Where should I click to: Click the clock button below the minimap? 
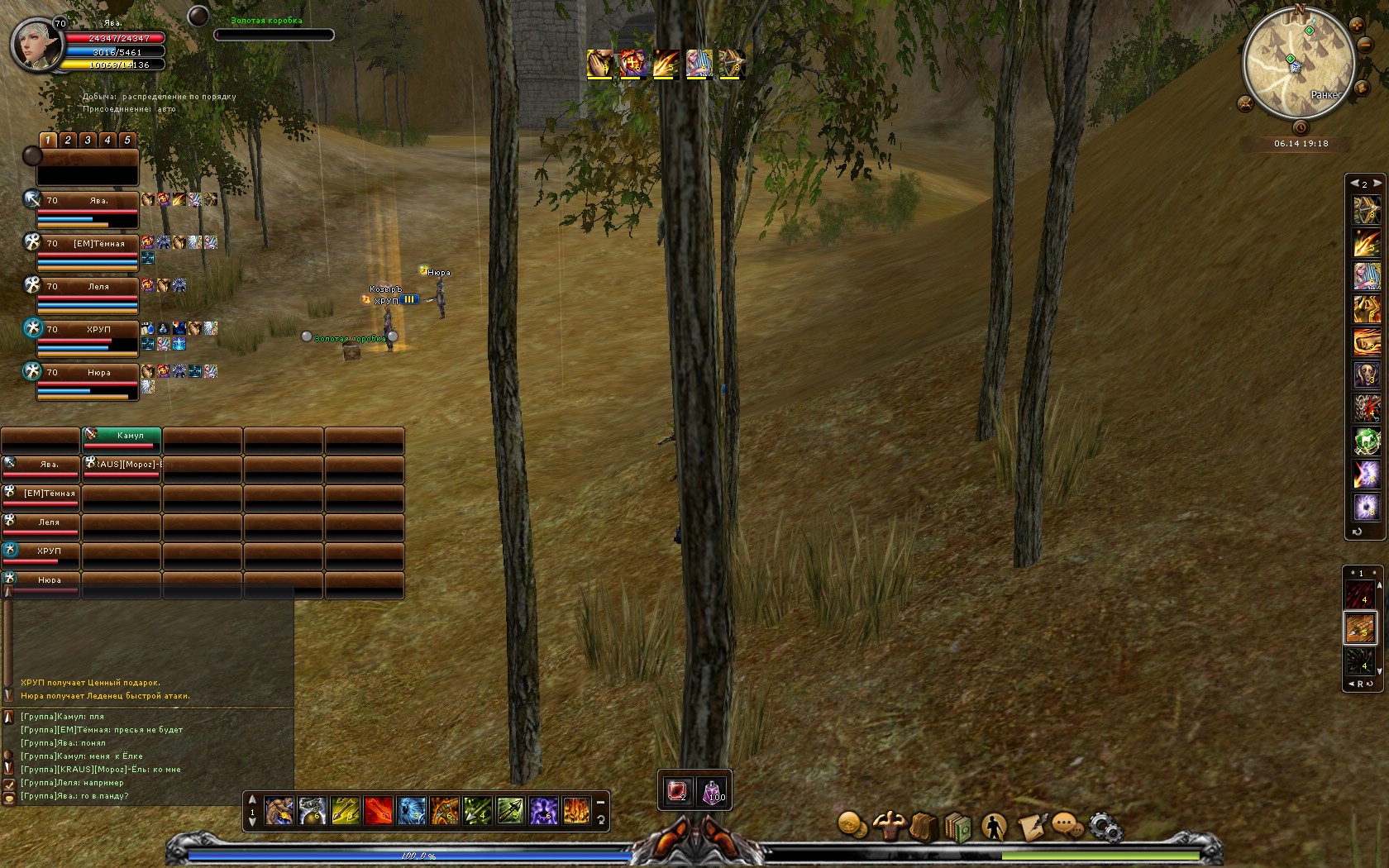click(1301, 127)
